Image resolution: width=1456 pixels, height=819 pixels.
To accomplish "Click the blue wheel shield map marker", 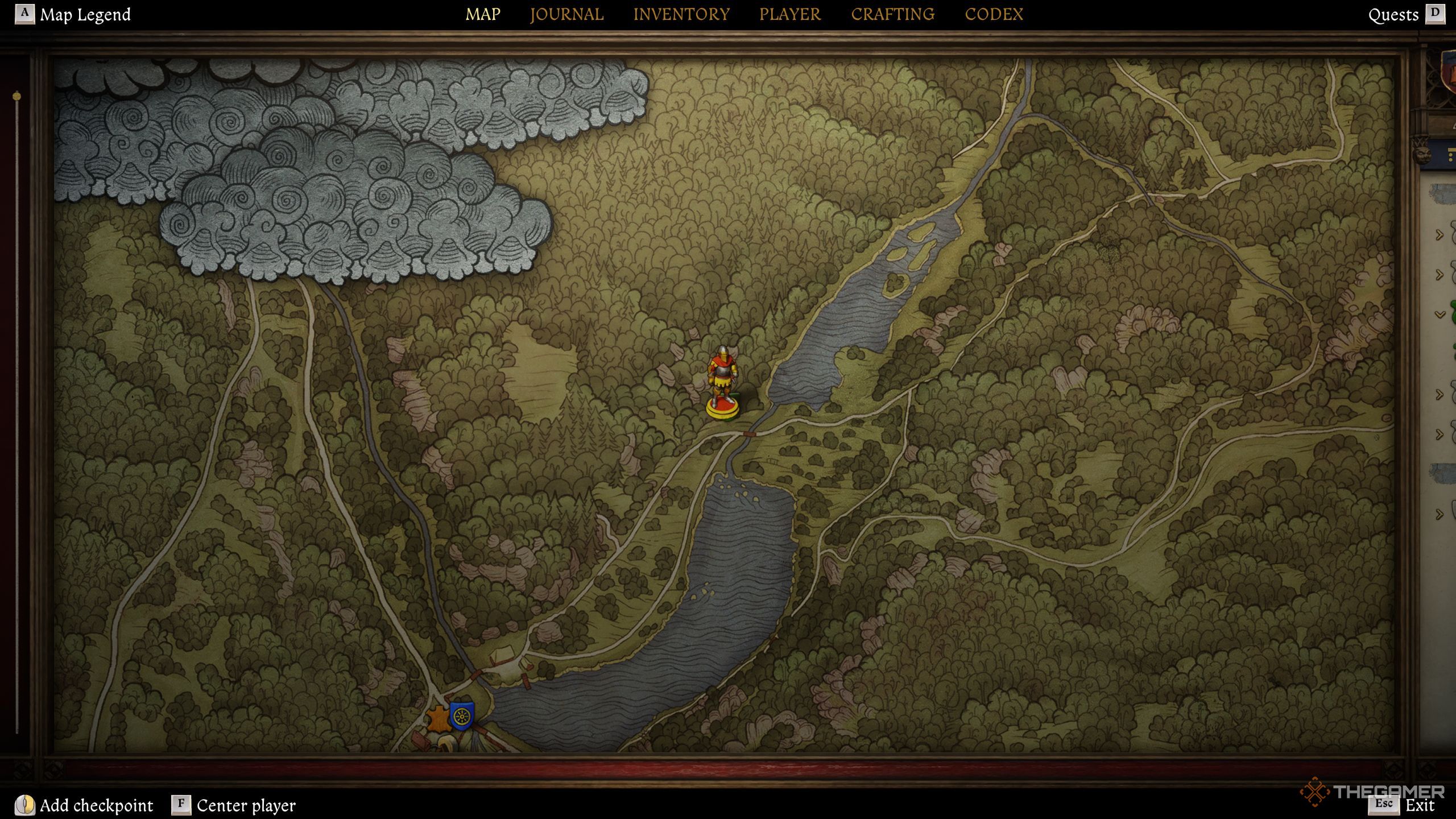I will (461, 716).
